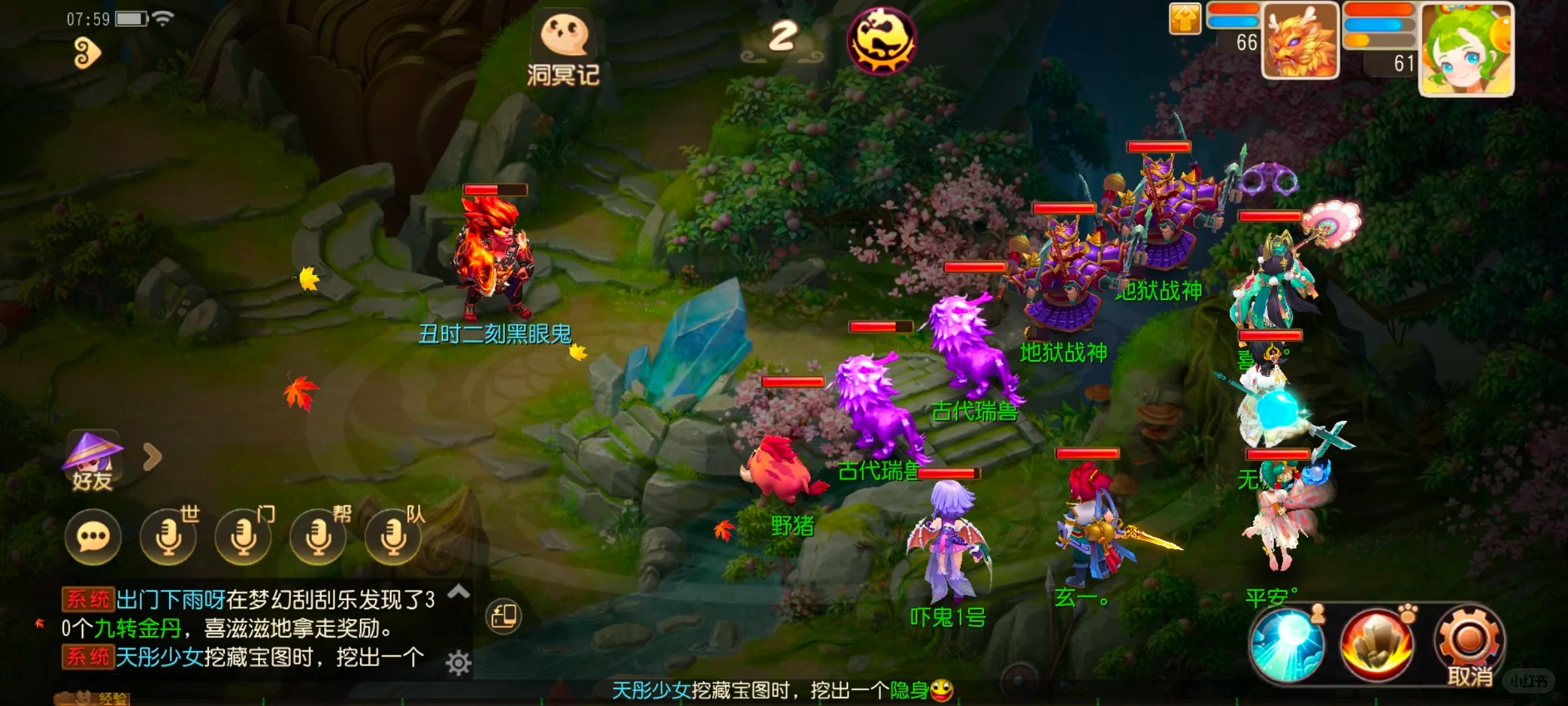Image resolution: width=1568 pixels, height=706 pixels.
Task: Expand the arrow beside friends icon
Action: [x=152, y=457]
